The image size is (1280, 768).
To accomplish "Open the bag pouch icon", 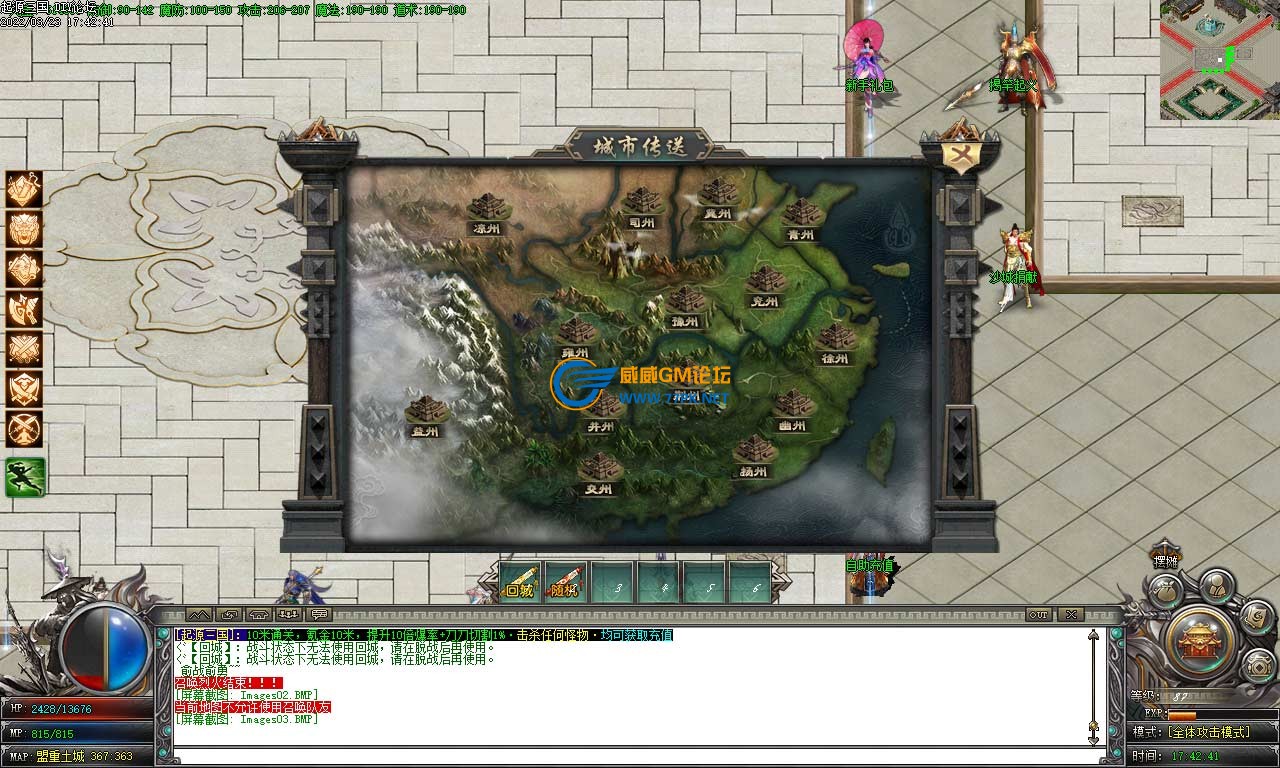I will pos(1164,591).
